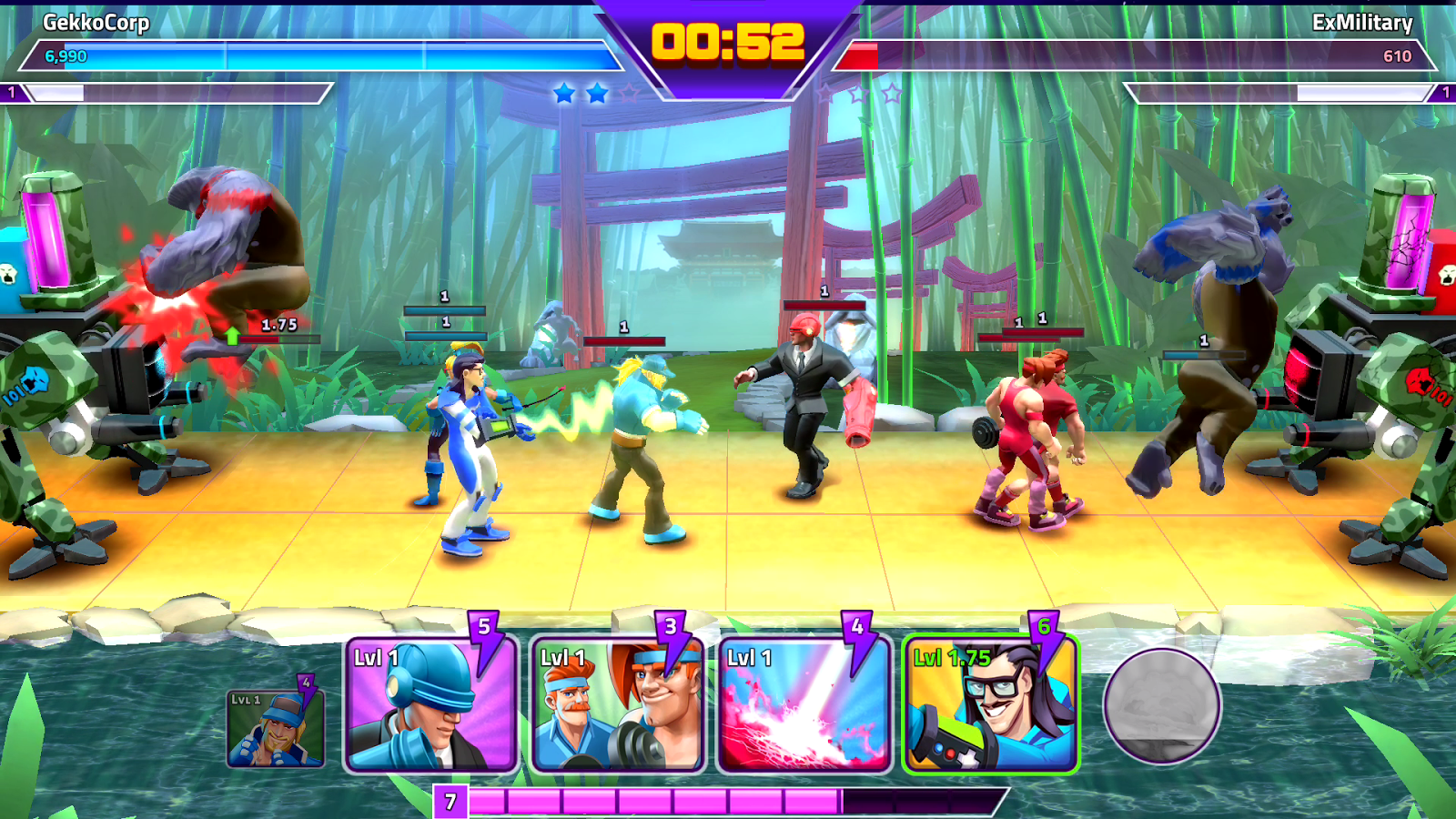The image size is (1456, 819).
Task: Tap the two earned blue stars above the arena
Action: point(582,91)
